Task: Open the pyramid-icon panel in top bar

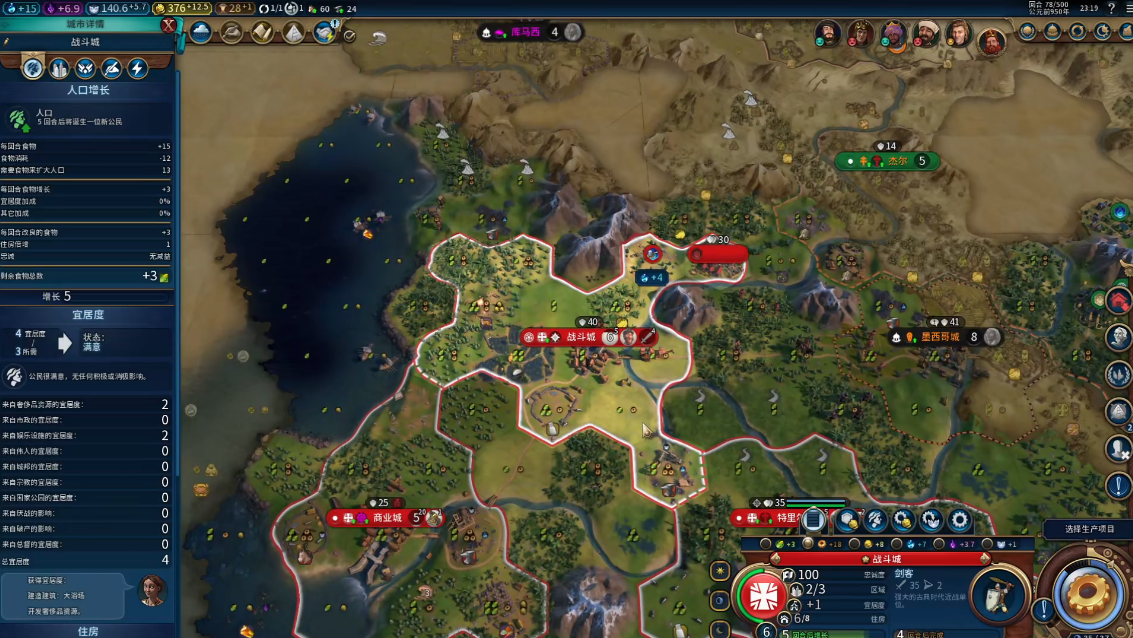Action: (x=293, y=33)
